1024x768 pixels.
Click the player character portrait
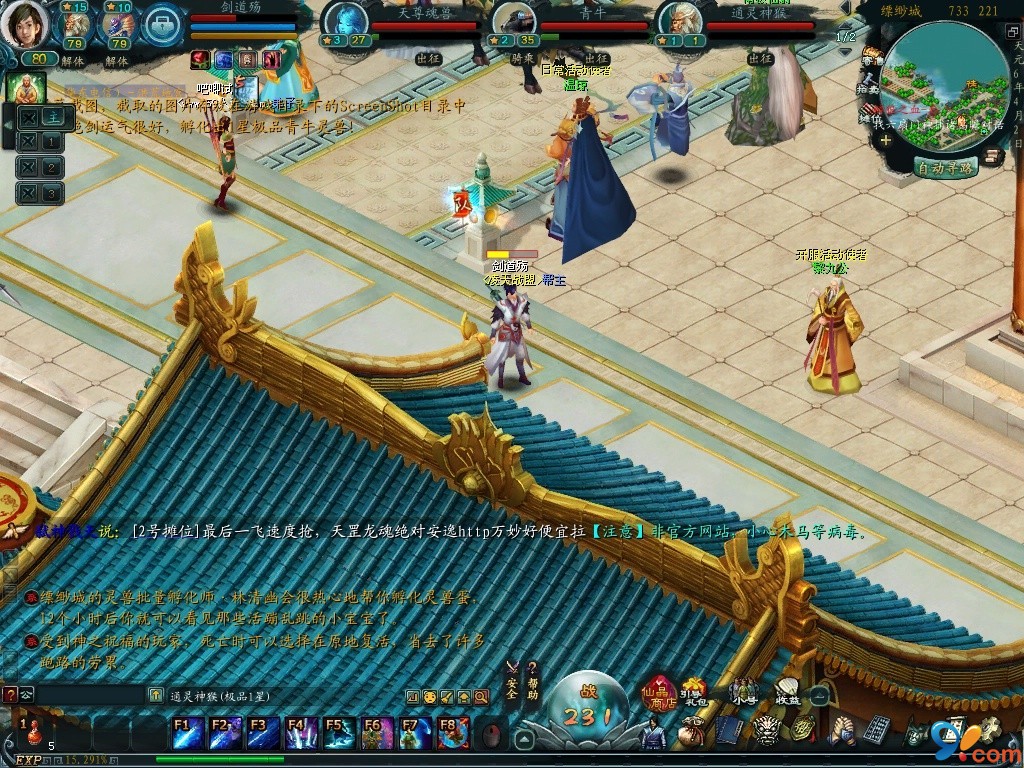click(x=24, y=24)
